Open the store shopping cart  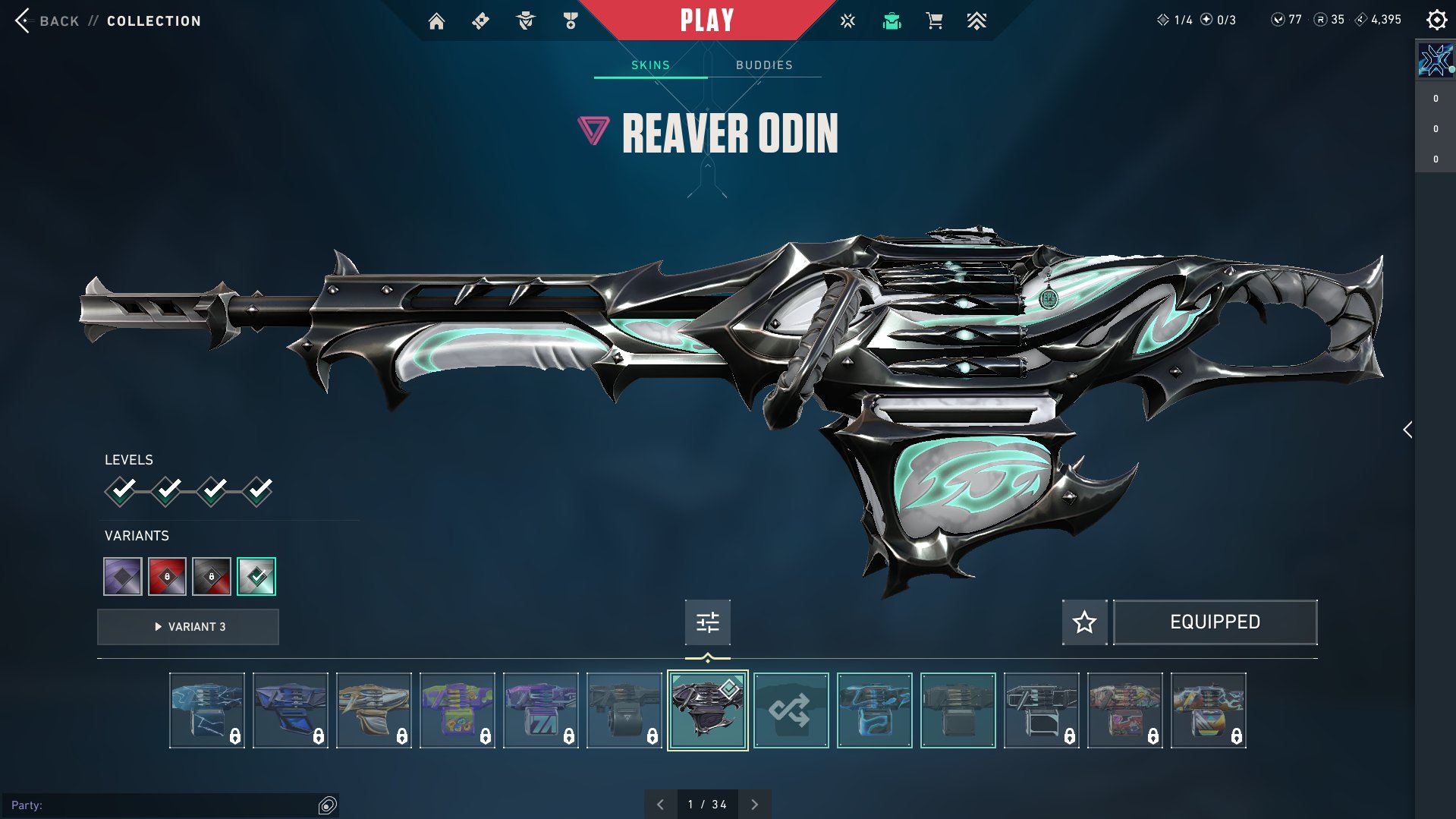tap(934, 21)
